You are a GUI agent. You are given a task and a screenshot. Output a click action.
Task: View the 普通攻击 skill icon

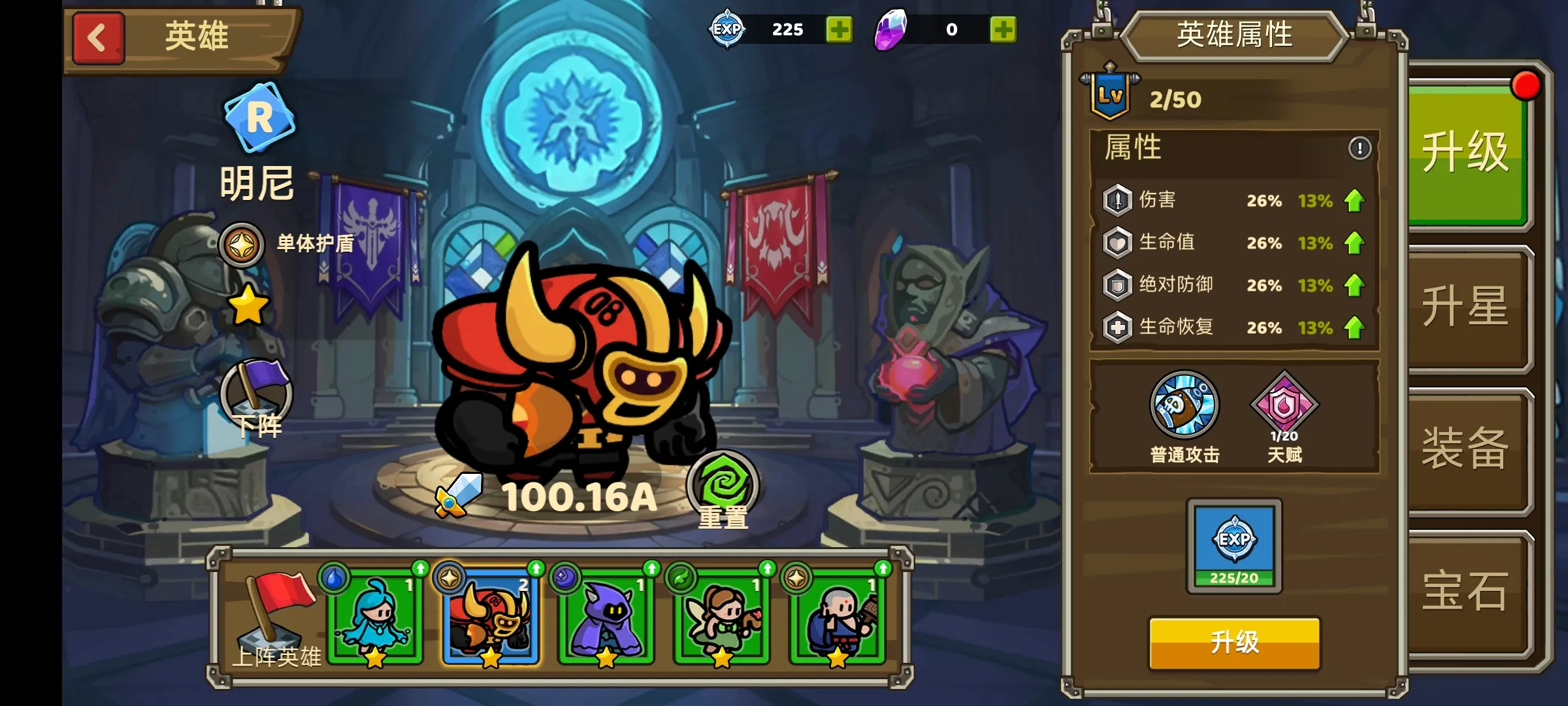pyautogui.click(x=1184, y=405)
